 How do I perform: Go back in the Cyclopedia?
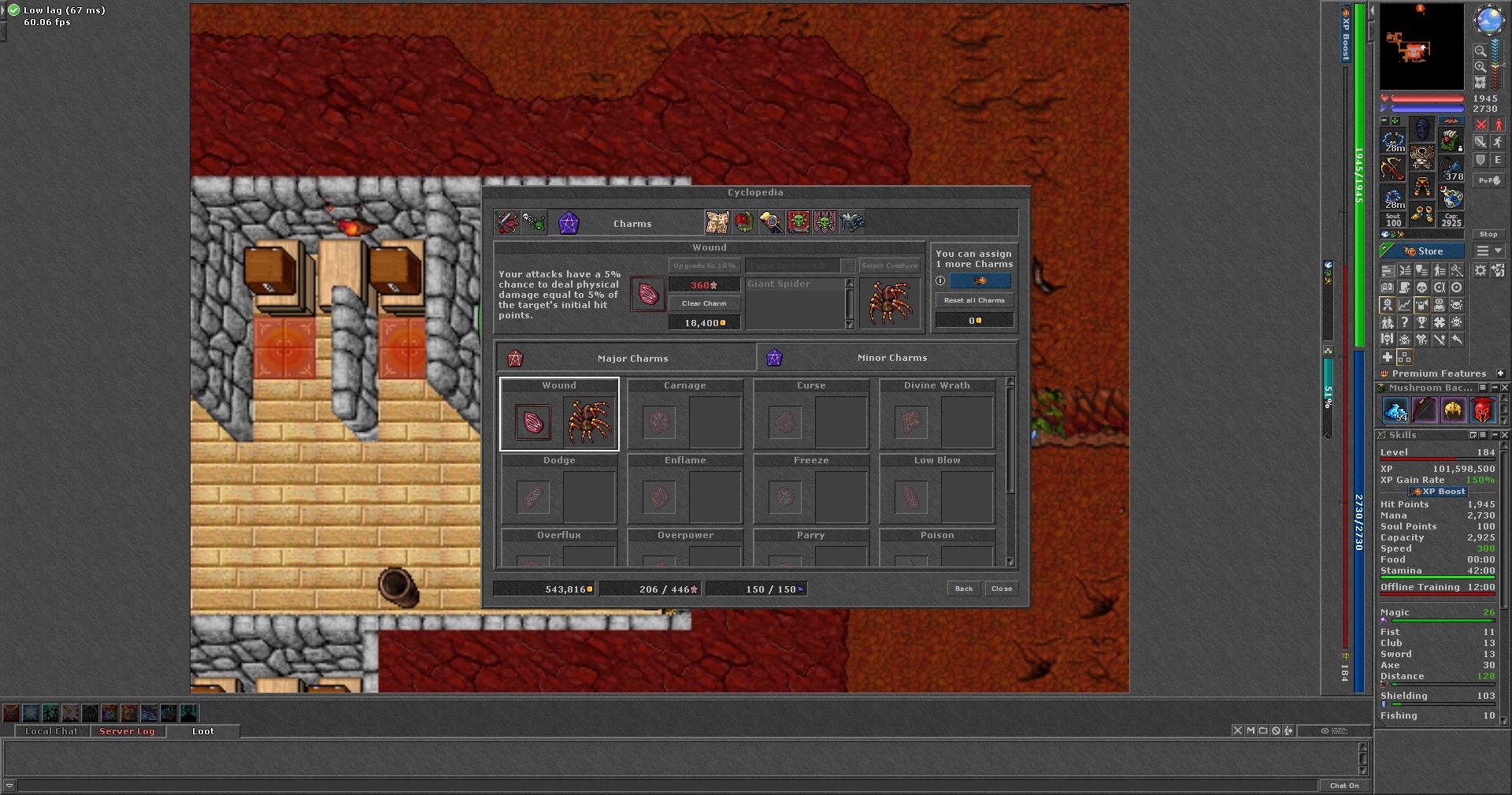[964, 589]
